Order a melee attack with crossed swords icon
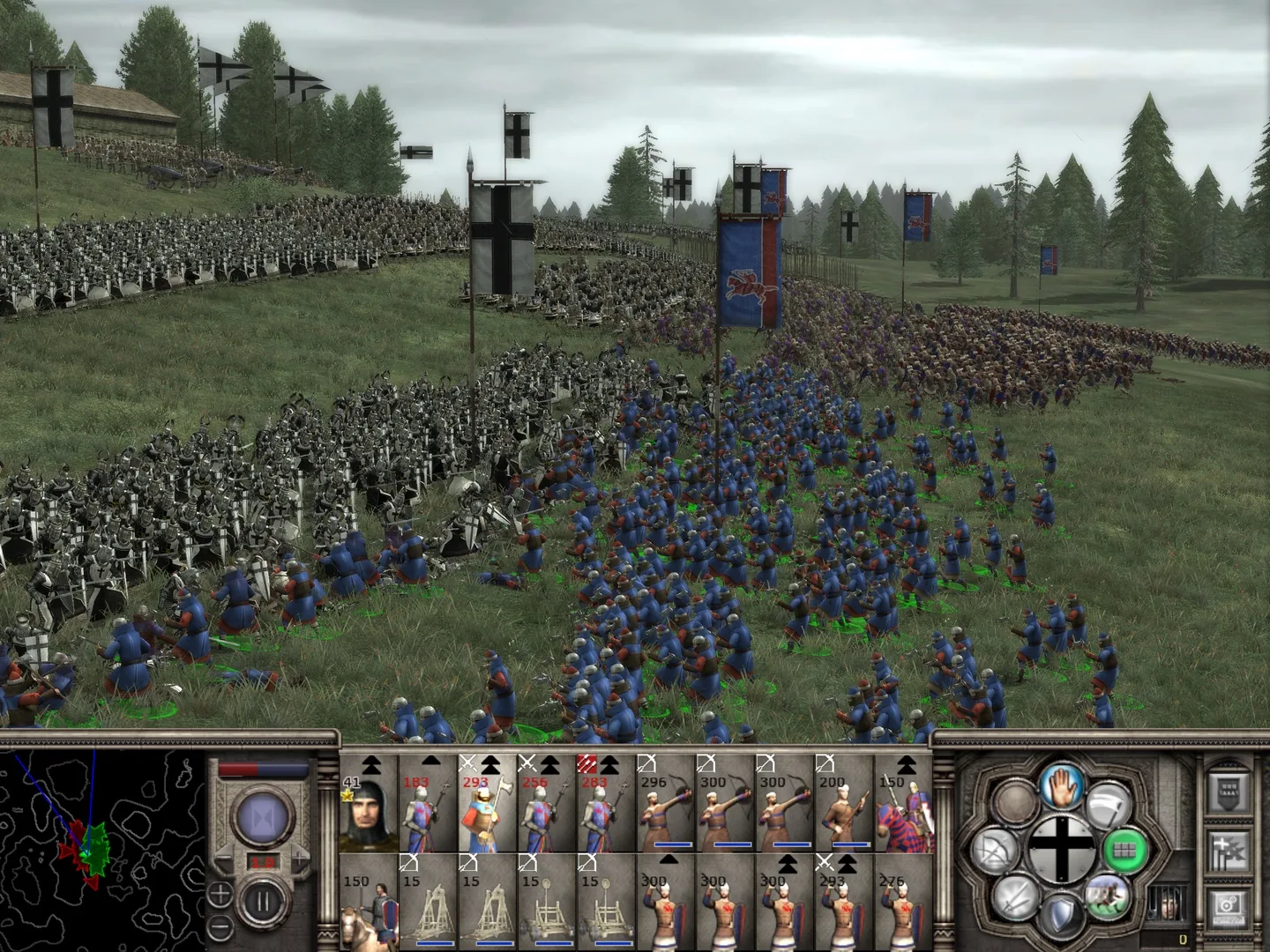Image resolution: width=1270 pixels, height=952 pixels. [1015, 897]
